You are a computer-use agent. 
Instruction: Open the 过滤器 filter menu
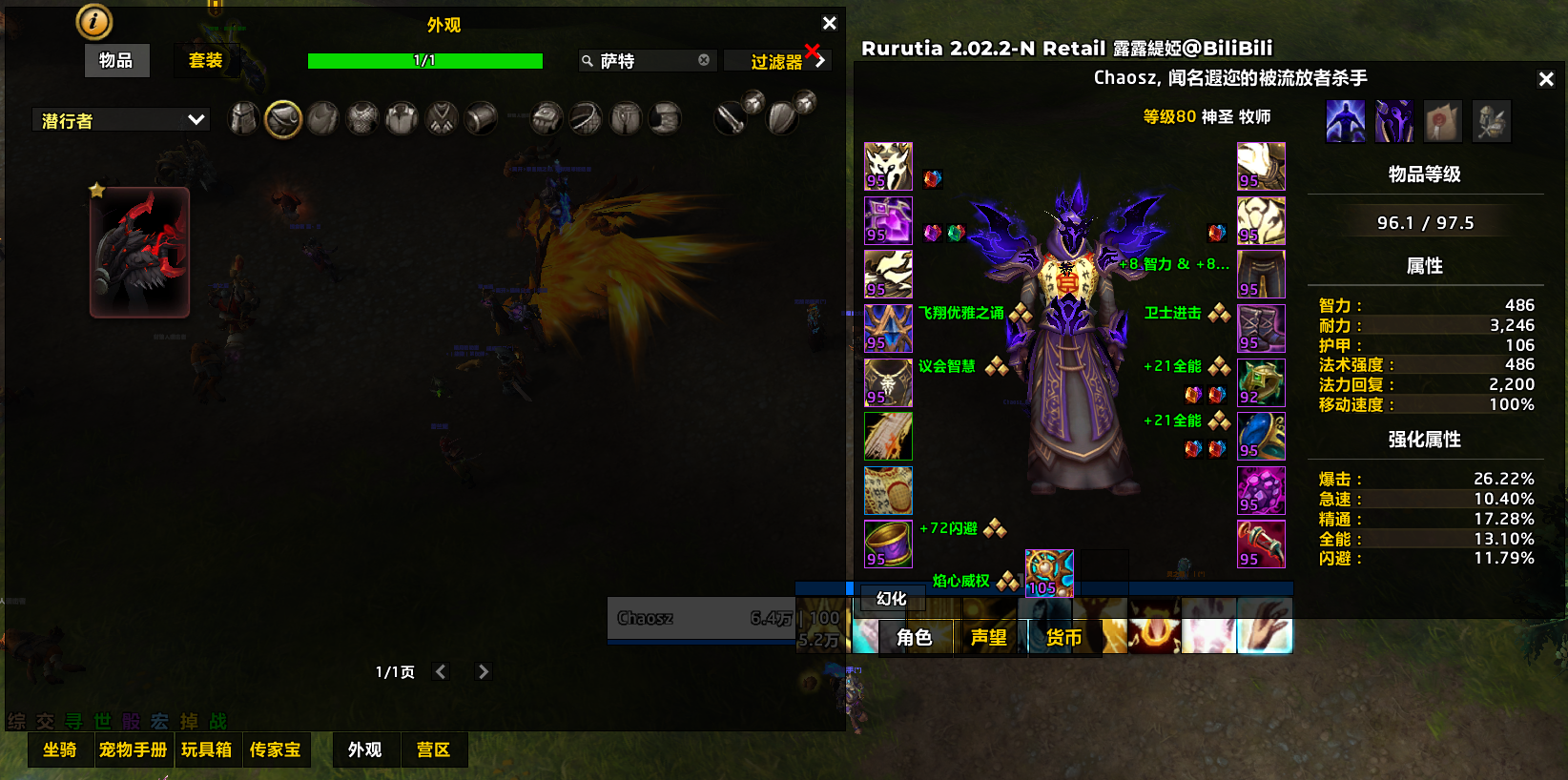point(777,62)
